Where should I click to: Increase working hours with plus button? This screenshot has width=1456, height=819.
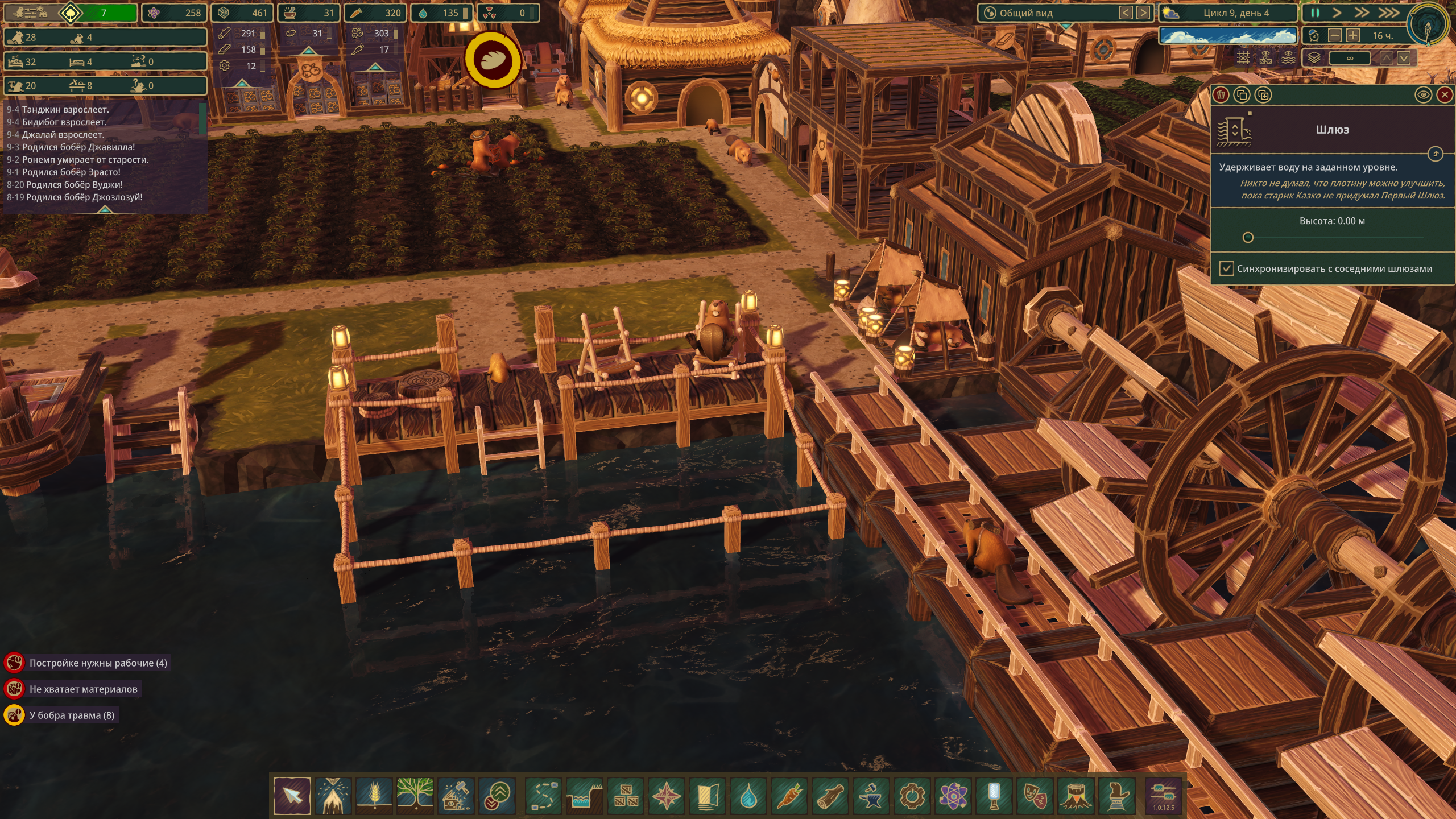1353,36
